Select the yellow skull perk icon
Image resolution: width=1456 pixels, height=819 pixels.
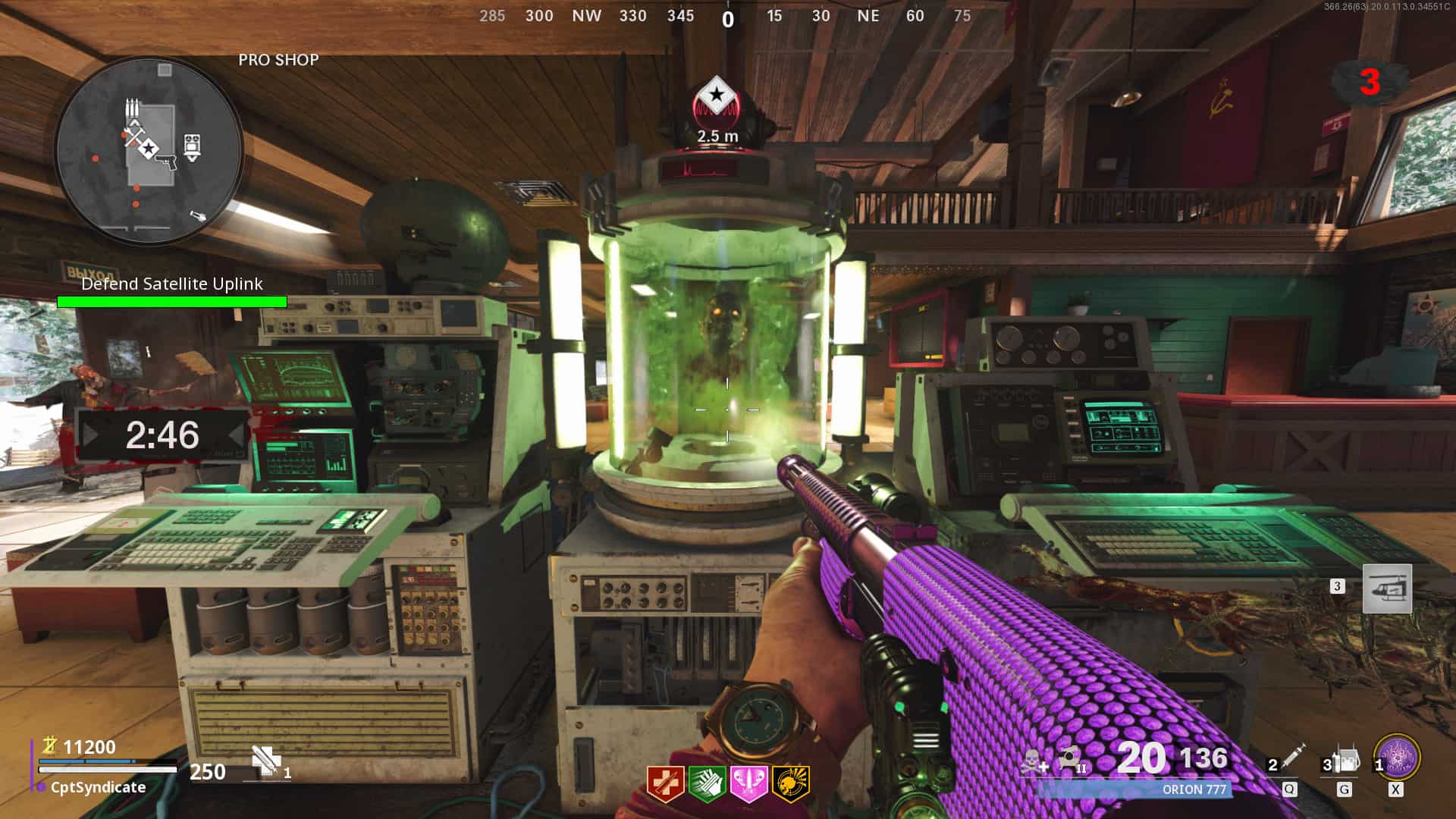790,783
